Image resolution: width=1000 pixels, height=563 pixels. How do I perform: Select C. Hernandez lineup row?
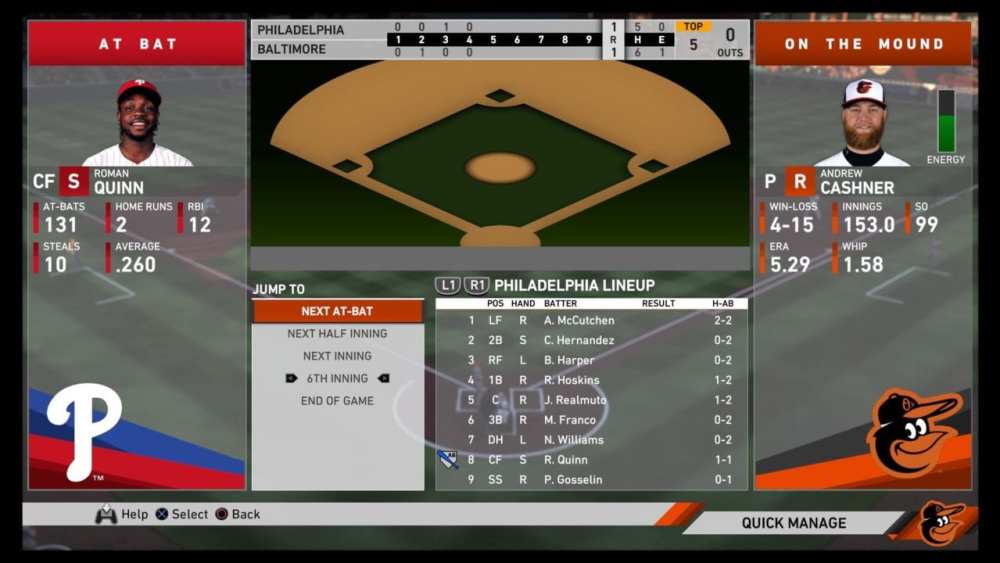tap(591, 340)
